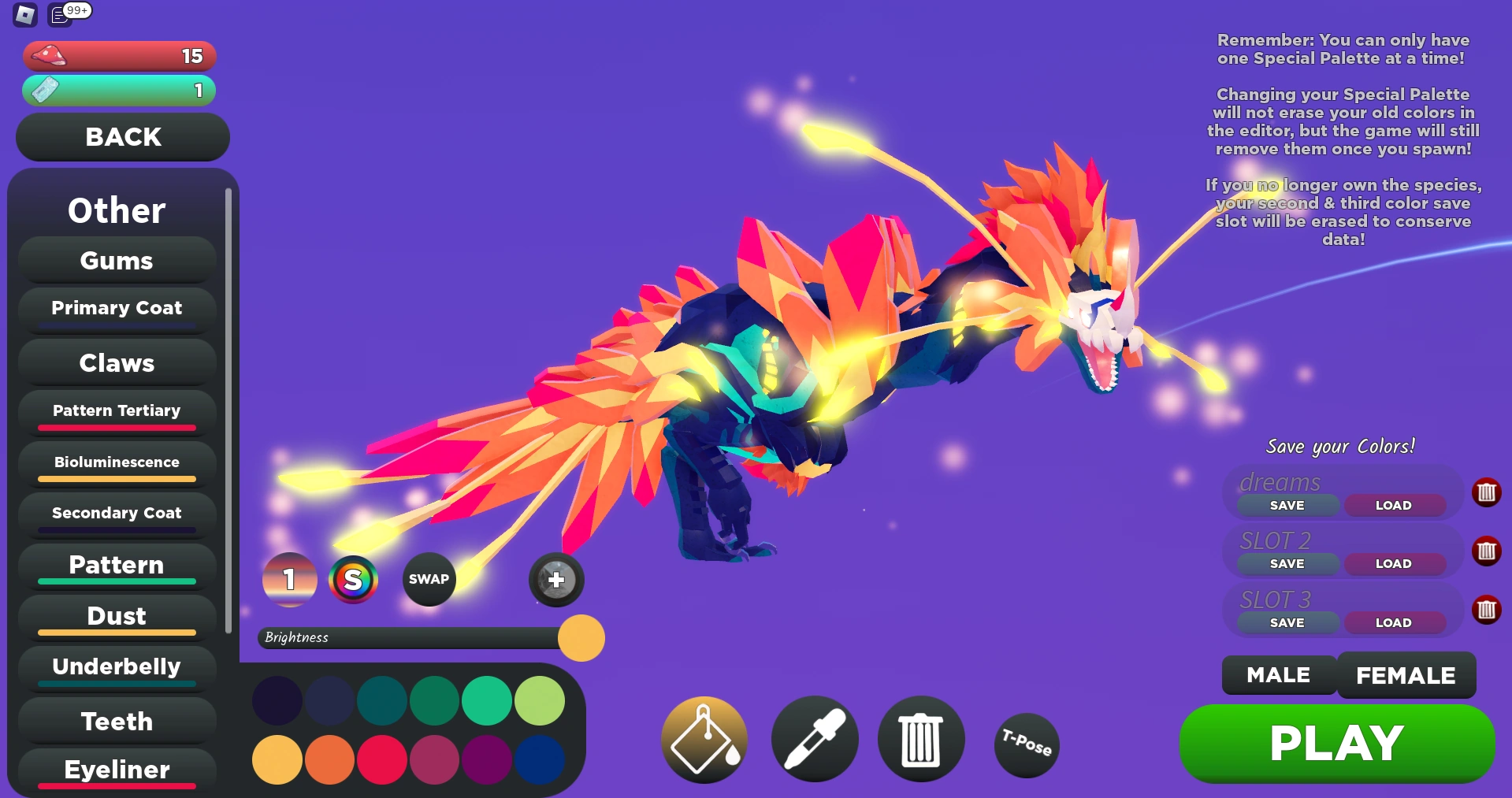The width and height of the screenshot is (1512, 798).
Task: Select gradient palette slot 1
Action: (x=289, y=580)
